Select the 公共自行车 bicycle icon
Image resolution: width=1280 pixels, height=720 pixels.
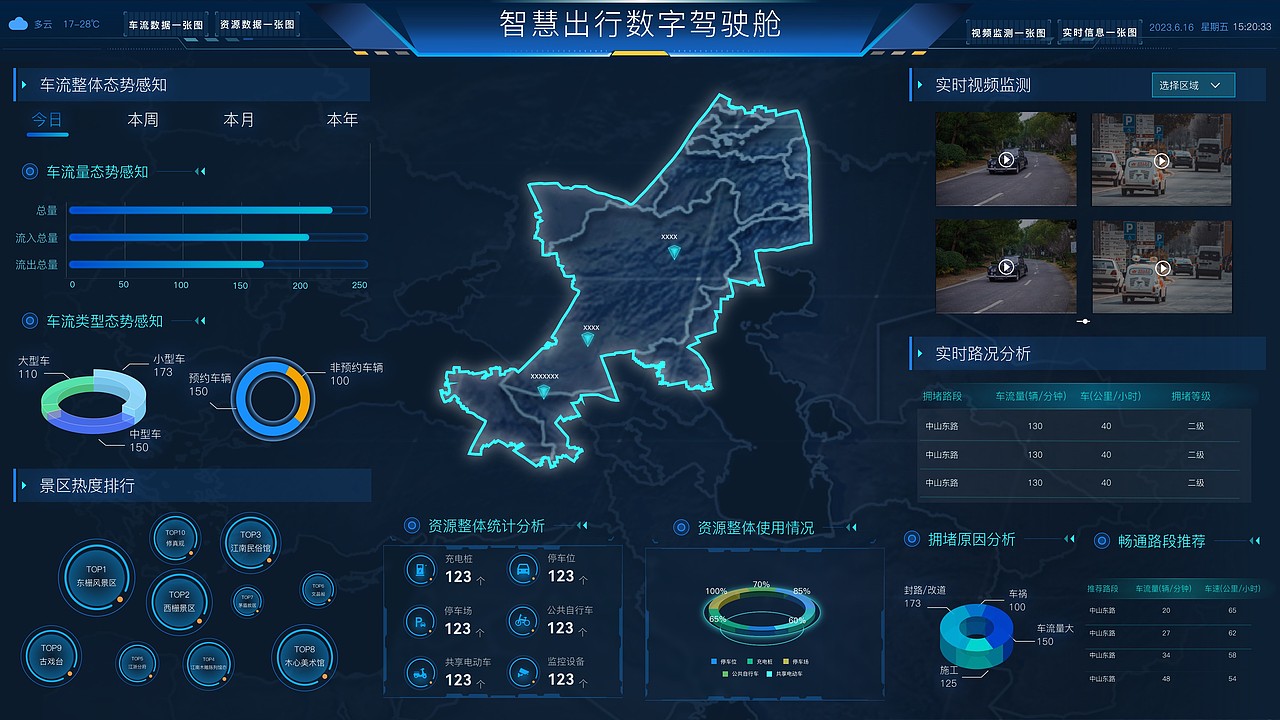pos(524,621)
